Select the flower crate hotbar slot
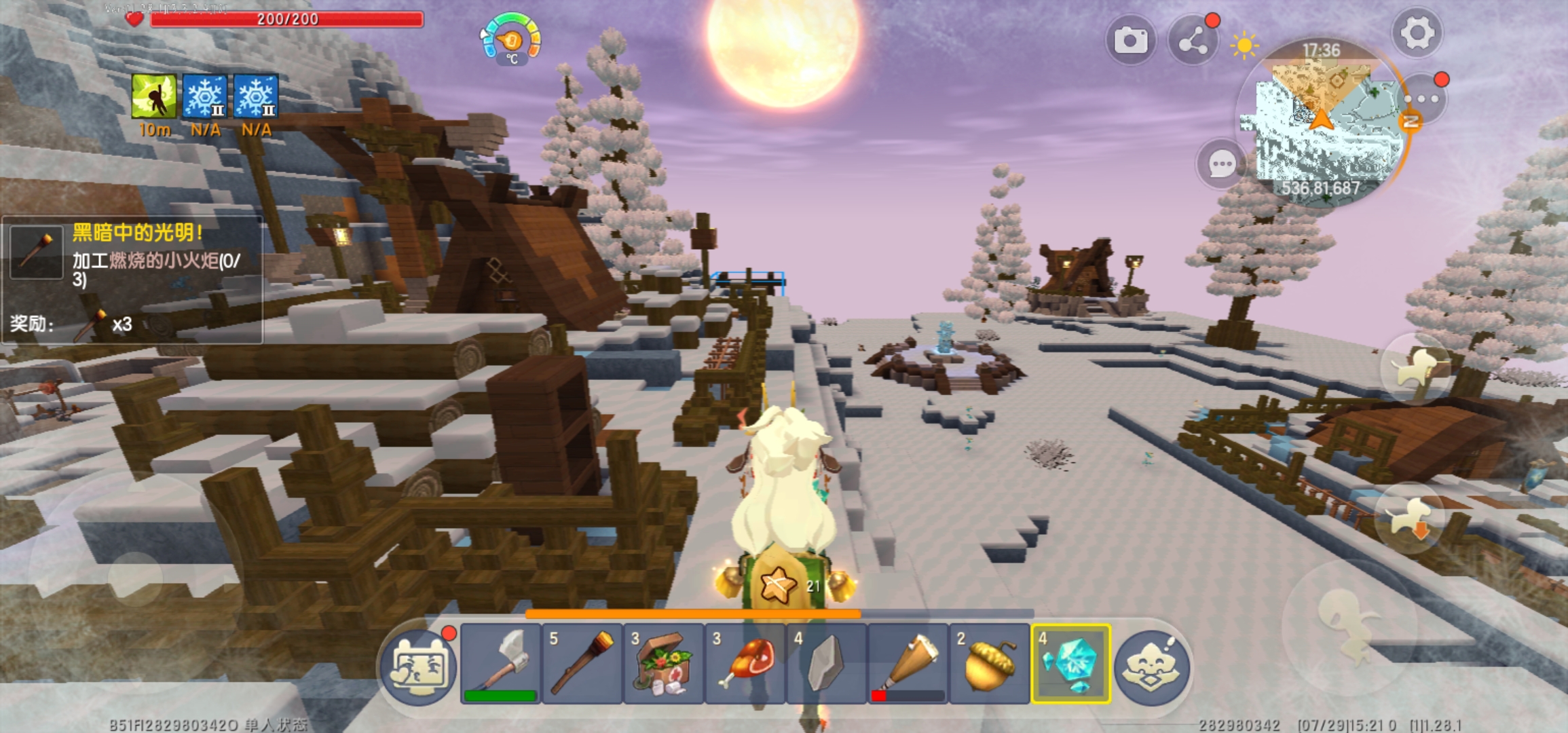Image resolution: width=1568 pixels, height=733 pixels. pos(664,663)
